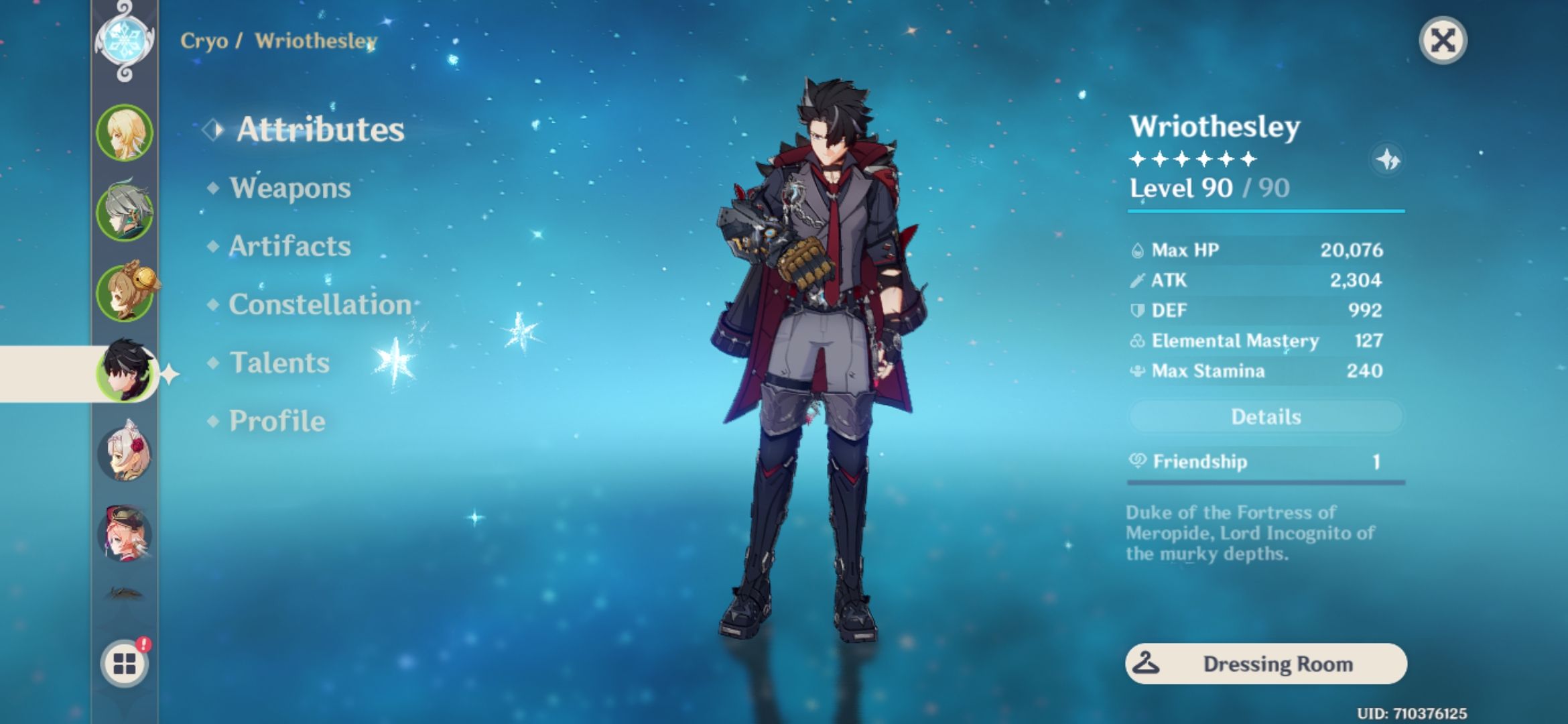Image resolution: width=1568 pixels, height=724 pixels.
Task: Switch to the Artifacts tab
Action: click(289, 247)
